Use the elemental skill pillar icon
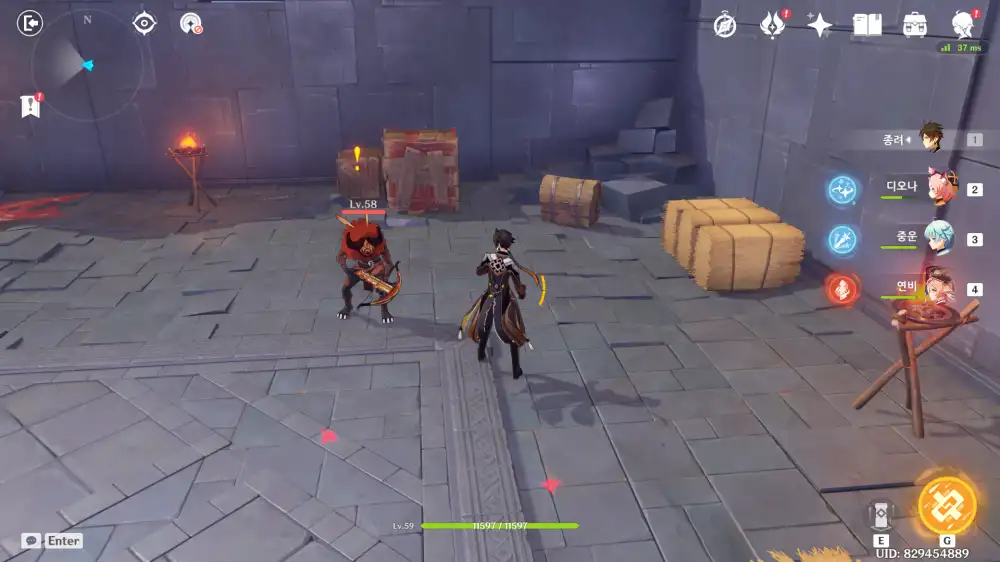Screen dimensions: 1000x562 (x=881, y=514)
